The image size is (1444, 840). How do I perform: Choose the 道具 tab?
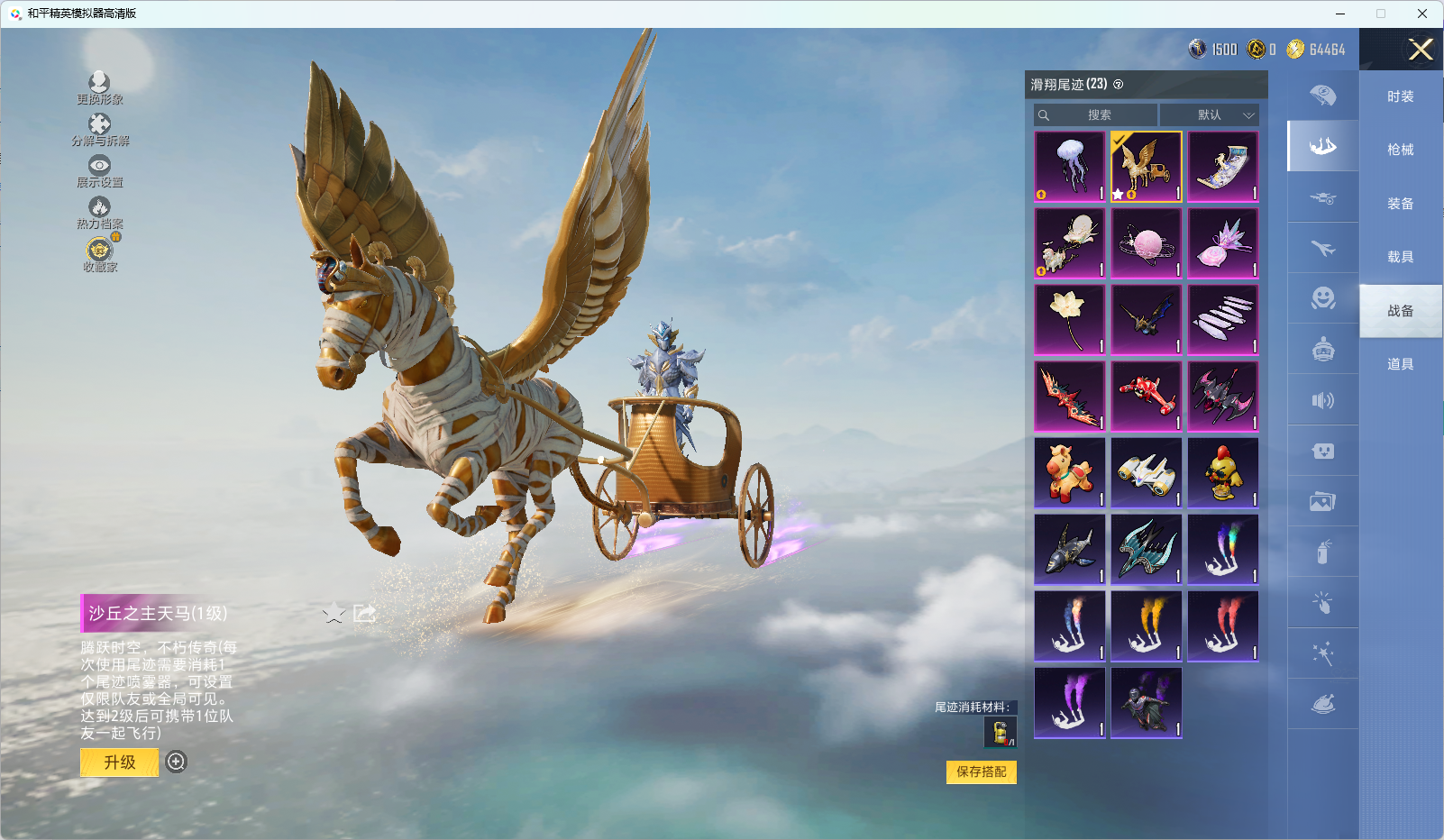coord(1400,364)
